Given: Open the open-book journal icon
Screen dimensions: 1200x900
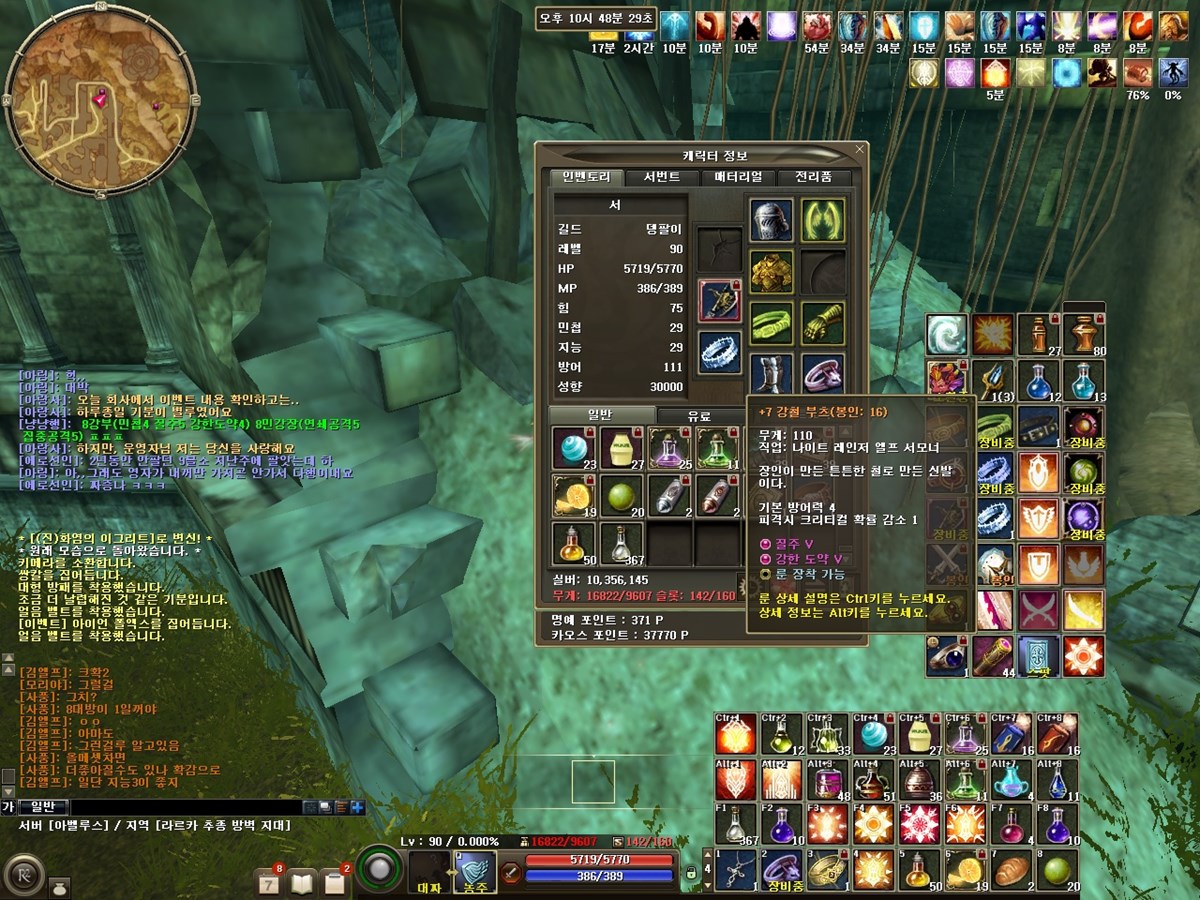Looking at the screenshot, I should (302, 881).
